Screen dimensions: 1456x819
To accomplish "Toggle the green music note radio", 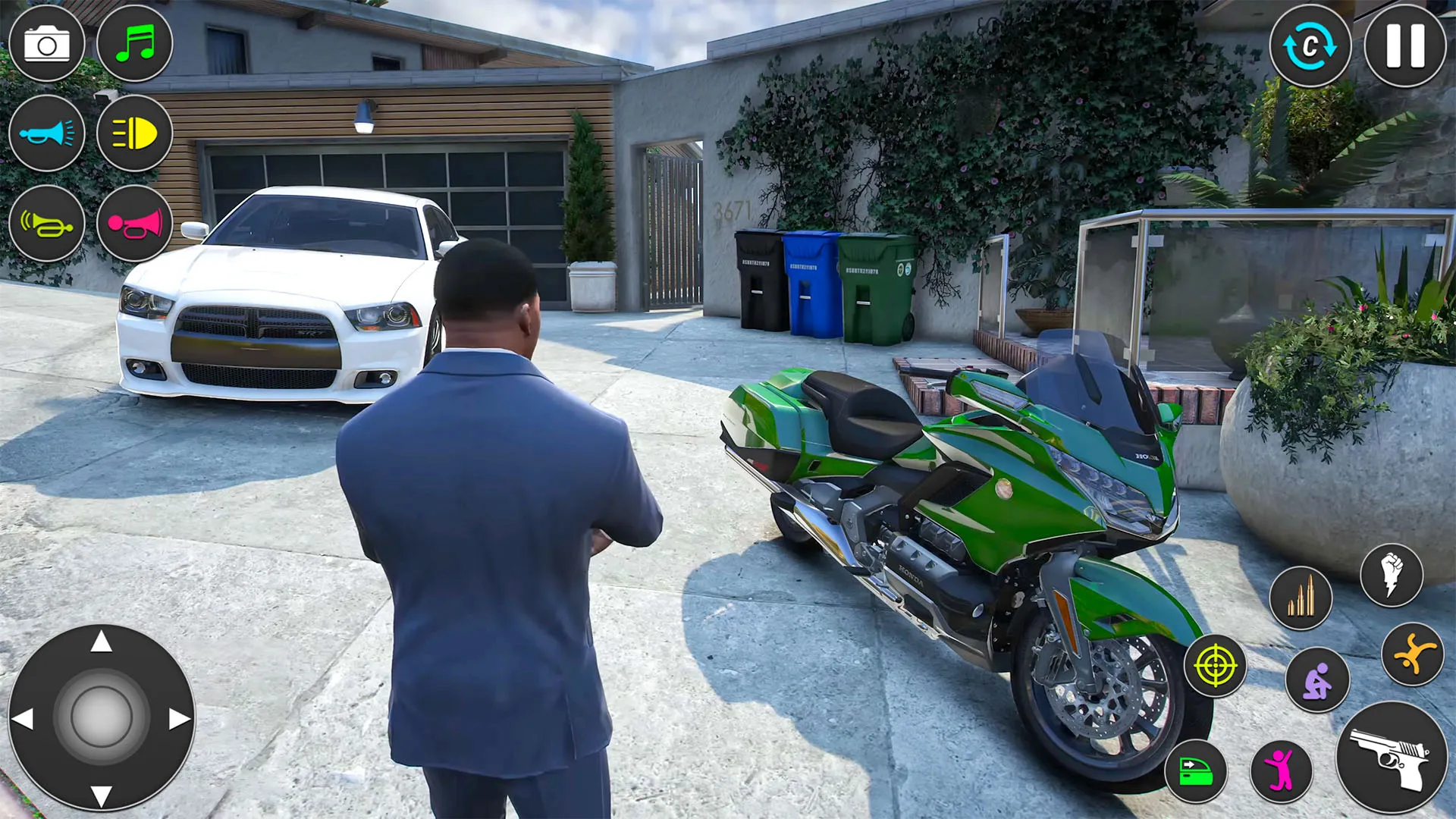I will point(134,44).
